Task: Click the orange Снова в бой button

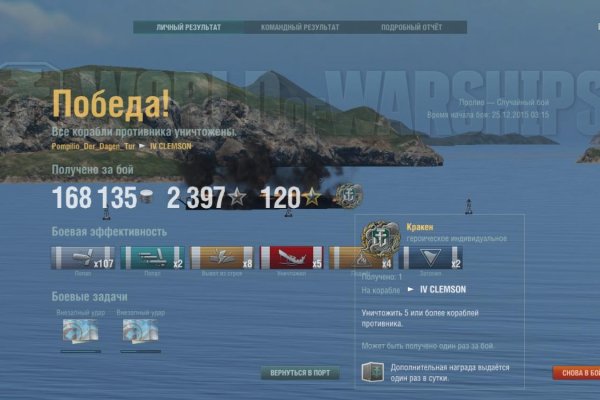Action: click(x=577, y=373)
